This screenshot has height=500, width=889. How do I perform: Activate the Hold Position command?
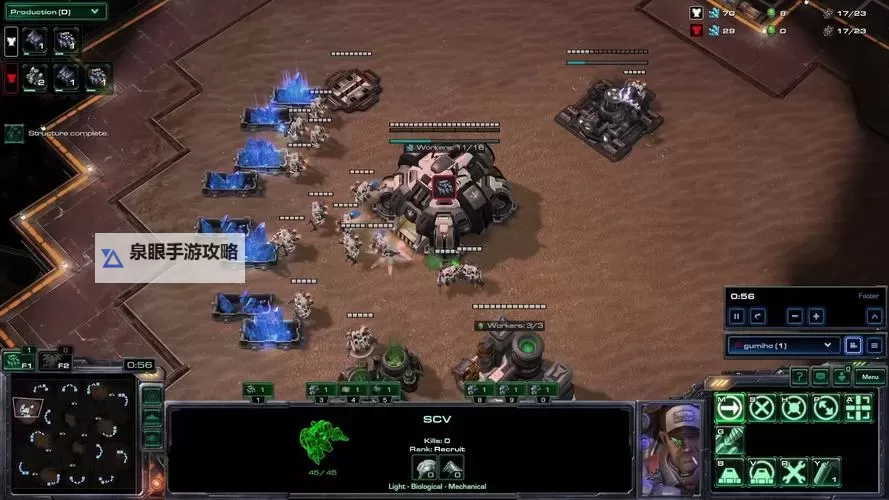pos(795,407)
